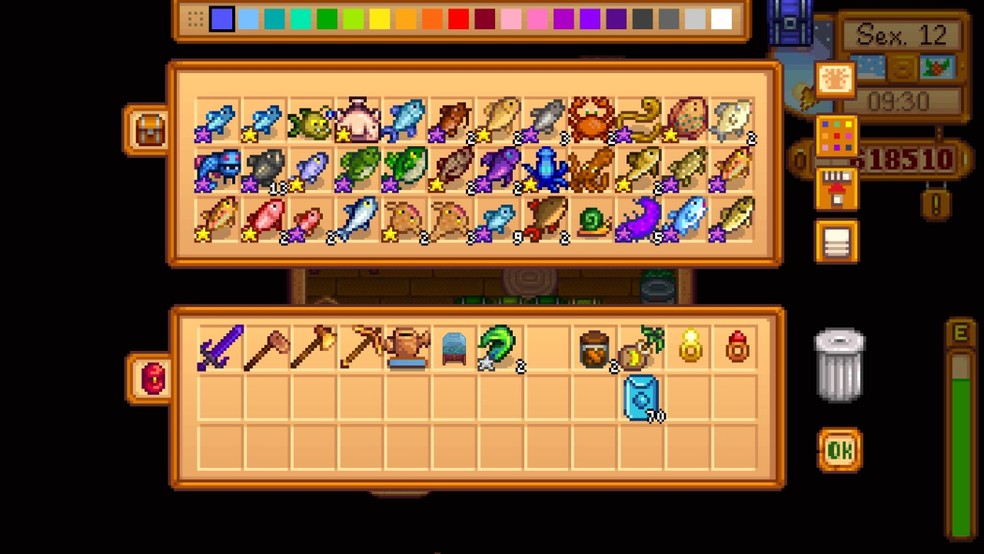Pick the blue item stack of 70
984x554 pixels.
642,397
